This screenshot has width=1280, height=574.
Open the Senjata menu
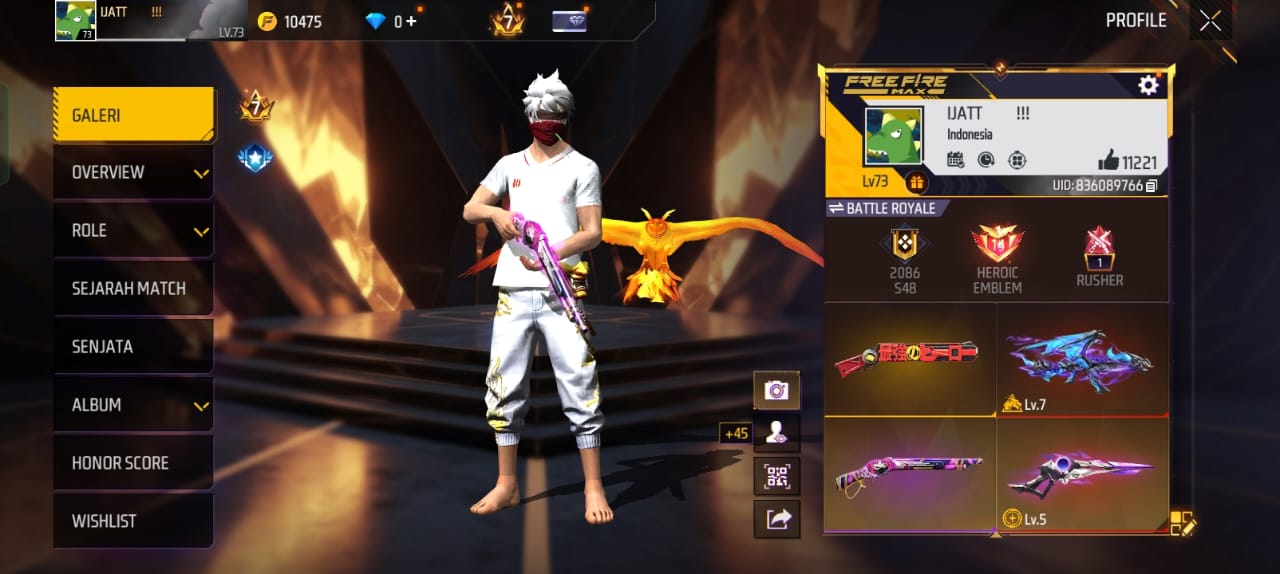[133, 347]
